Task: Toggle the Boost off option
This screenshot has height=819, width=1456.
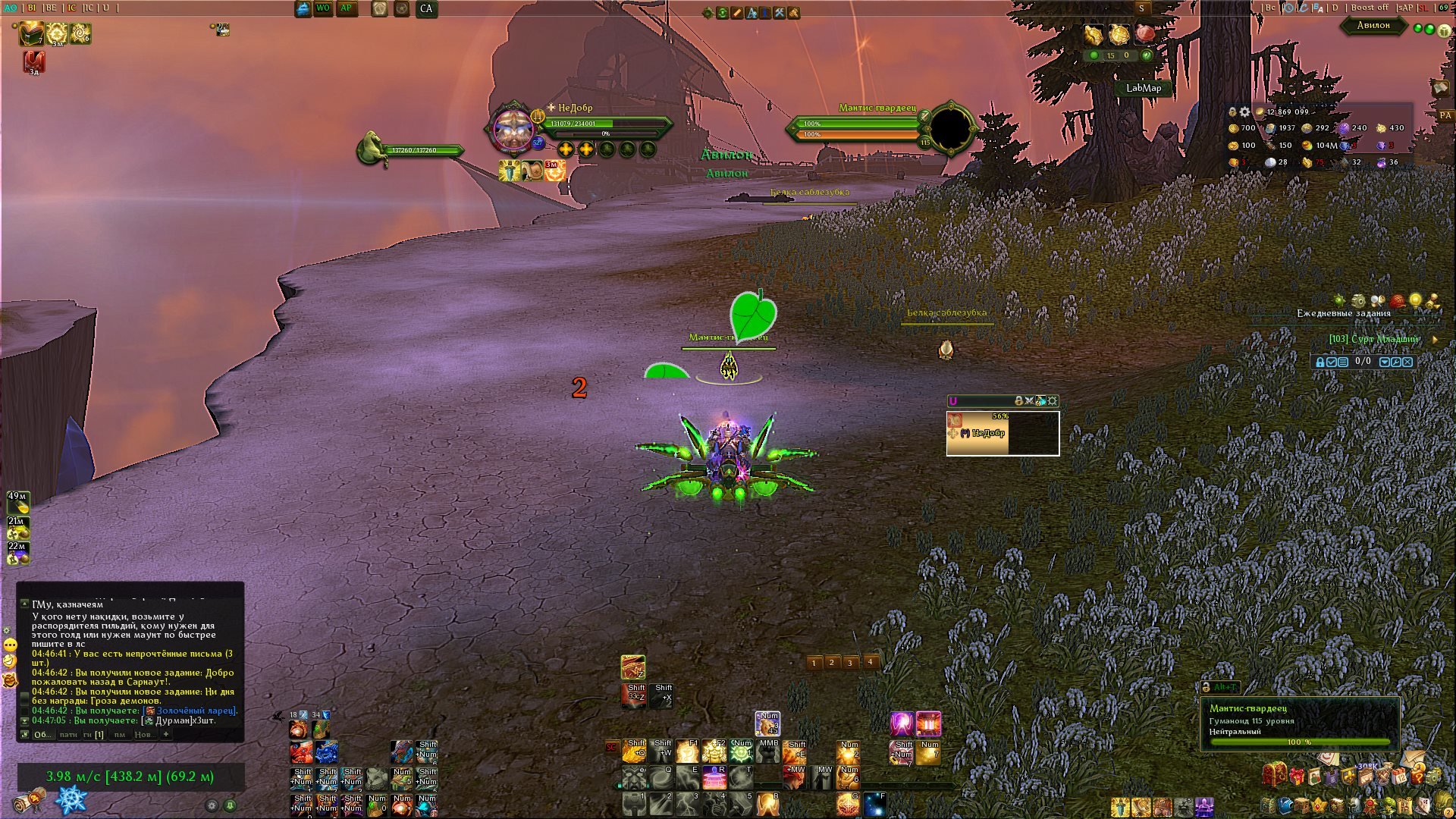Action: pyautogui.click(x=1369, y=8)
